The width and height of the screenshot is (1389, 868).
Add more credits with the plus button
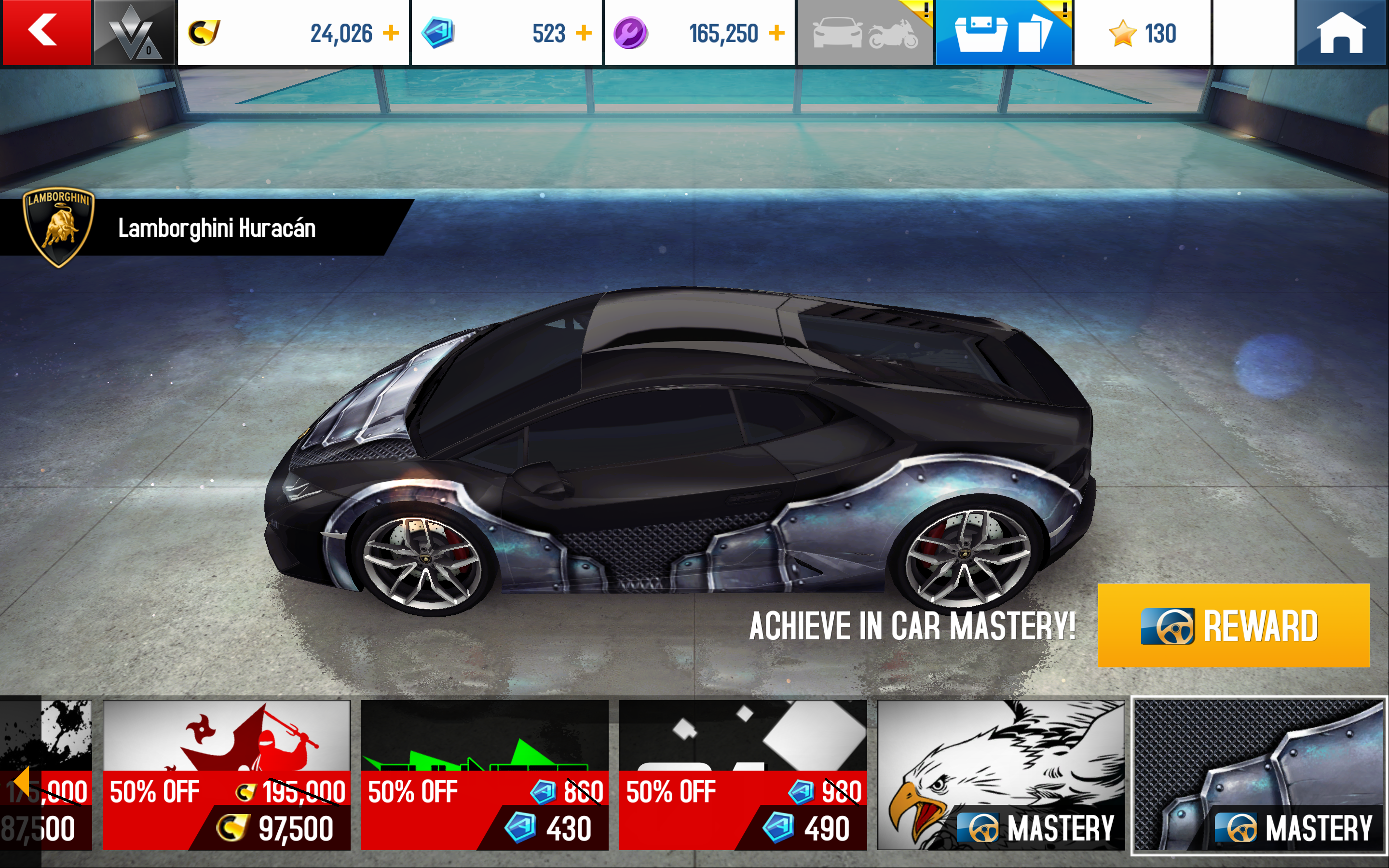pyautogui.click(x=391, y=33)
